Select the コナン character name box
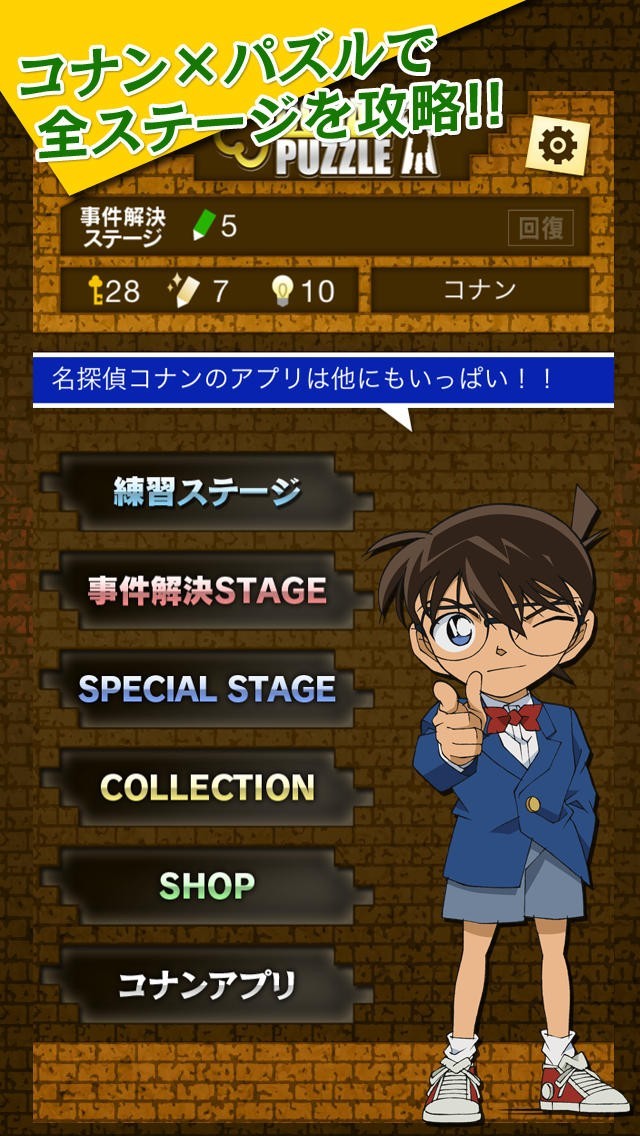 pyautogui.click(x=479, y=291)
